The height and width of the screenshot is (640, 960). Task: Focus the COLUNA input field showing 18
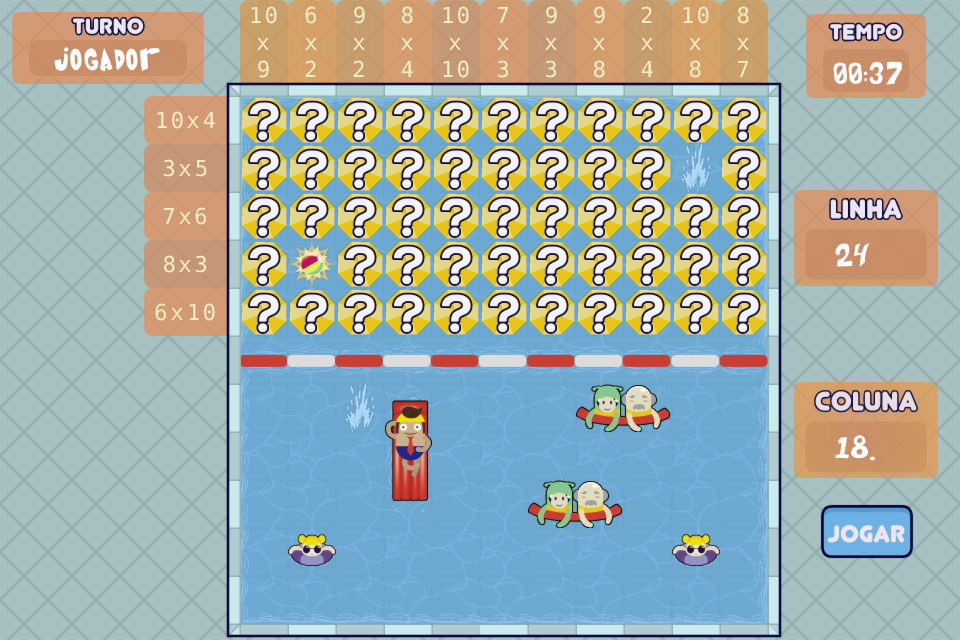[865, 447]
